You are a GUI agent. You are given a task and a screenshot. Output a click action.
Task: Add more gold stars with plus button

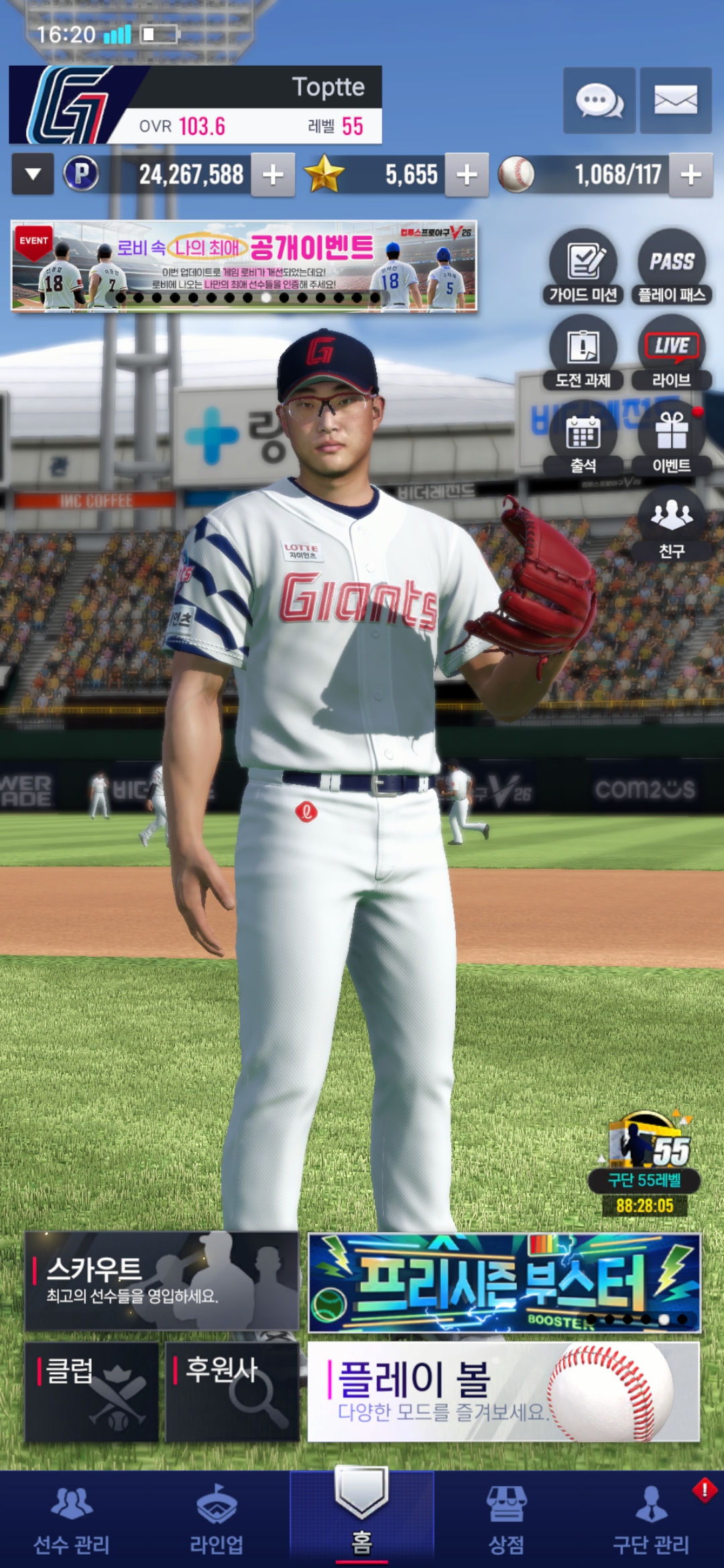coord(467,175)
